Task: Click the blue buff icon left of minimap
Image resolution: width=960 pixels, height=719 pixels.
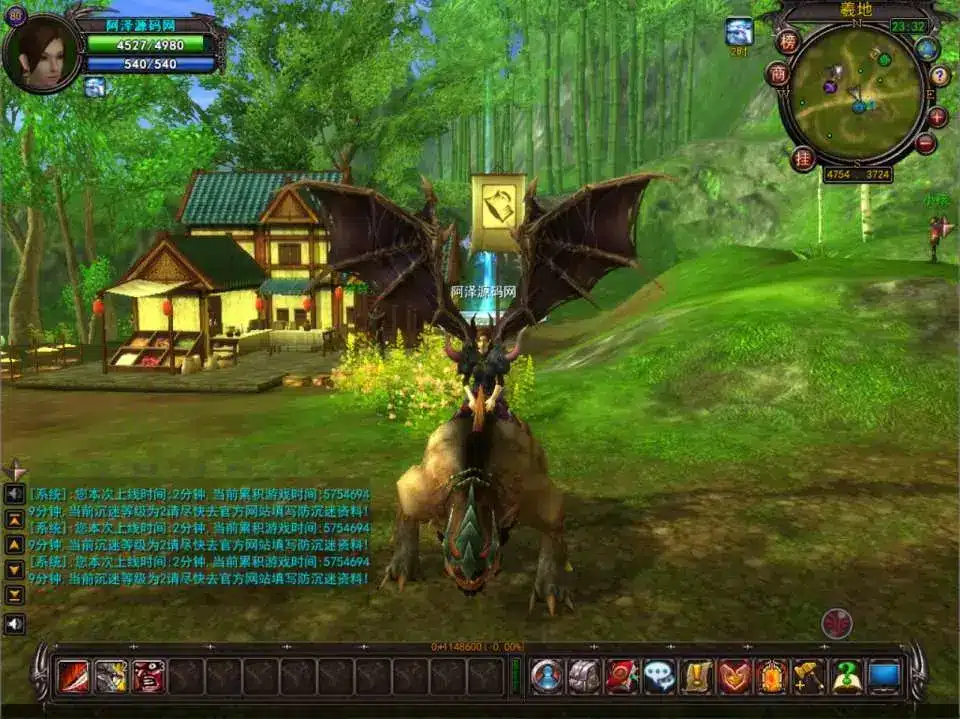Action: (739, 31)
